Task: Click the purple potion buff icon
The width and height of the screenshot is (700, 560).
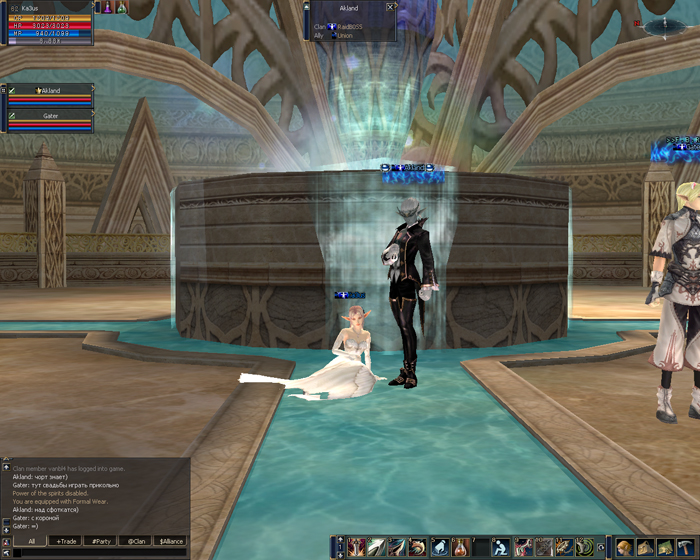Action: (104, 7)
